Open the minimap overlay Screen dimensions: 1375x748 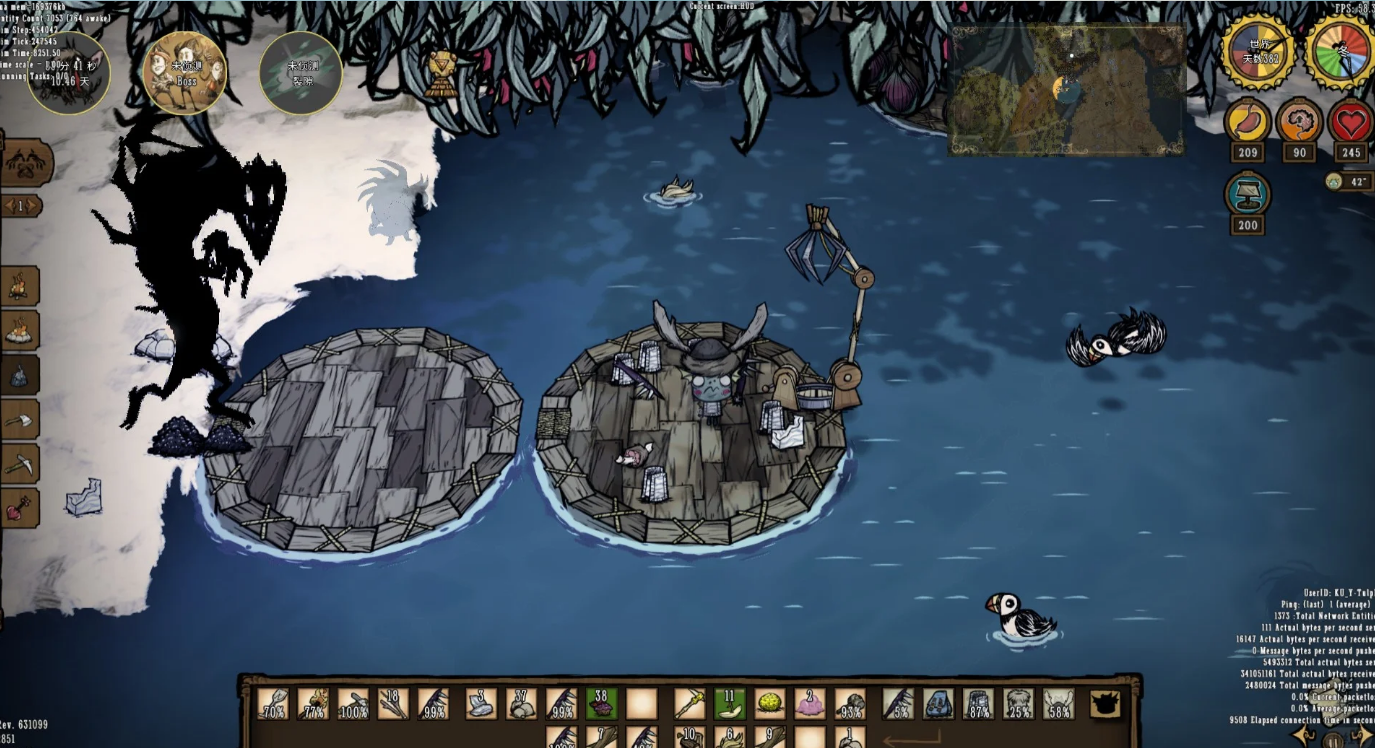click(x=1065, y=90)
